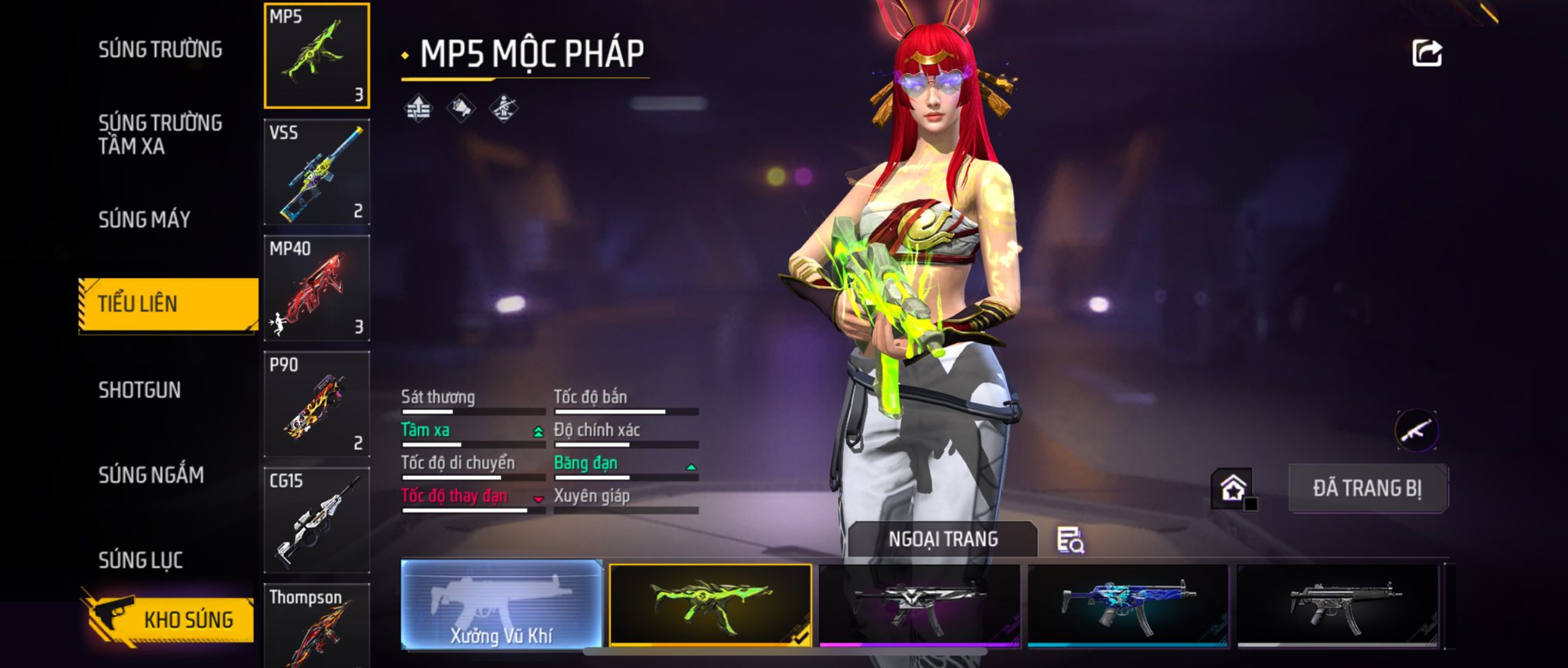Switch to Súng Lục category
This screenshot has height=668, width=1568.
click(x=141, y=560)
